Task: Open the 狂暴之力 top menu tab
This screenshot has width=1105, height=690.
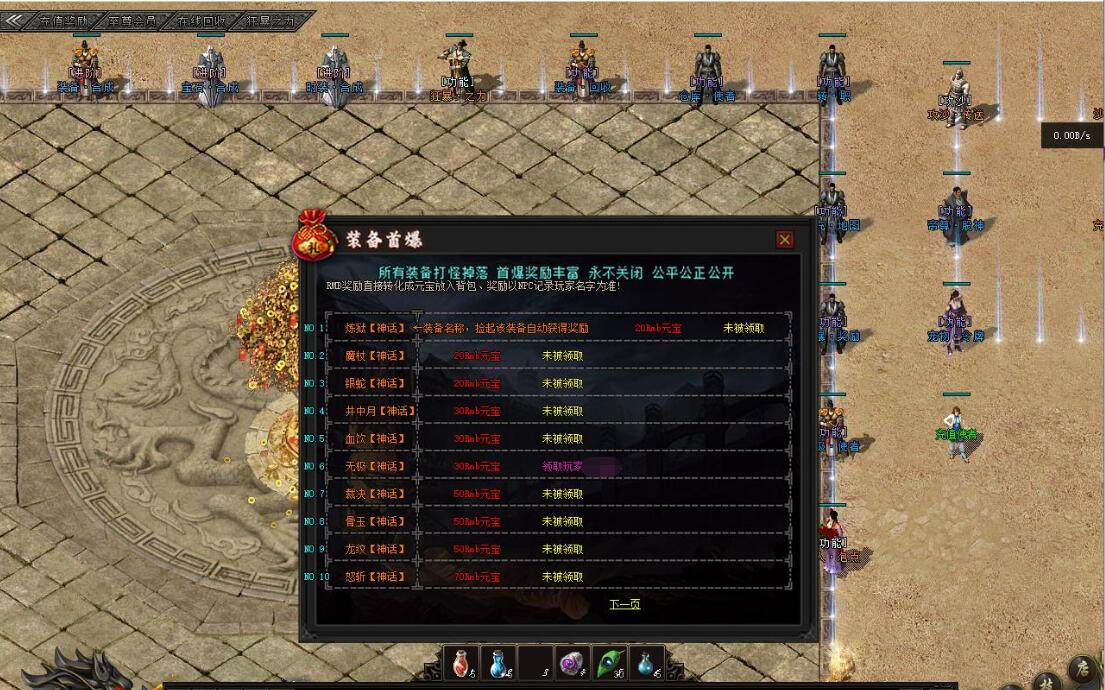Action: click(271, 20)
